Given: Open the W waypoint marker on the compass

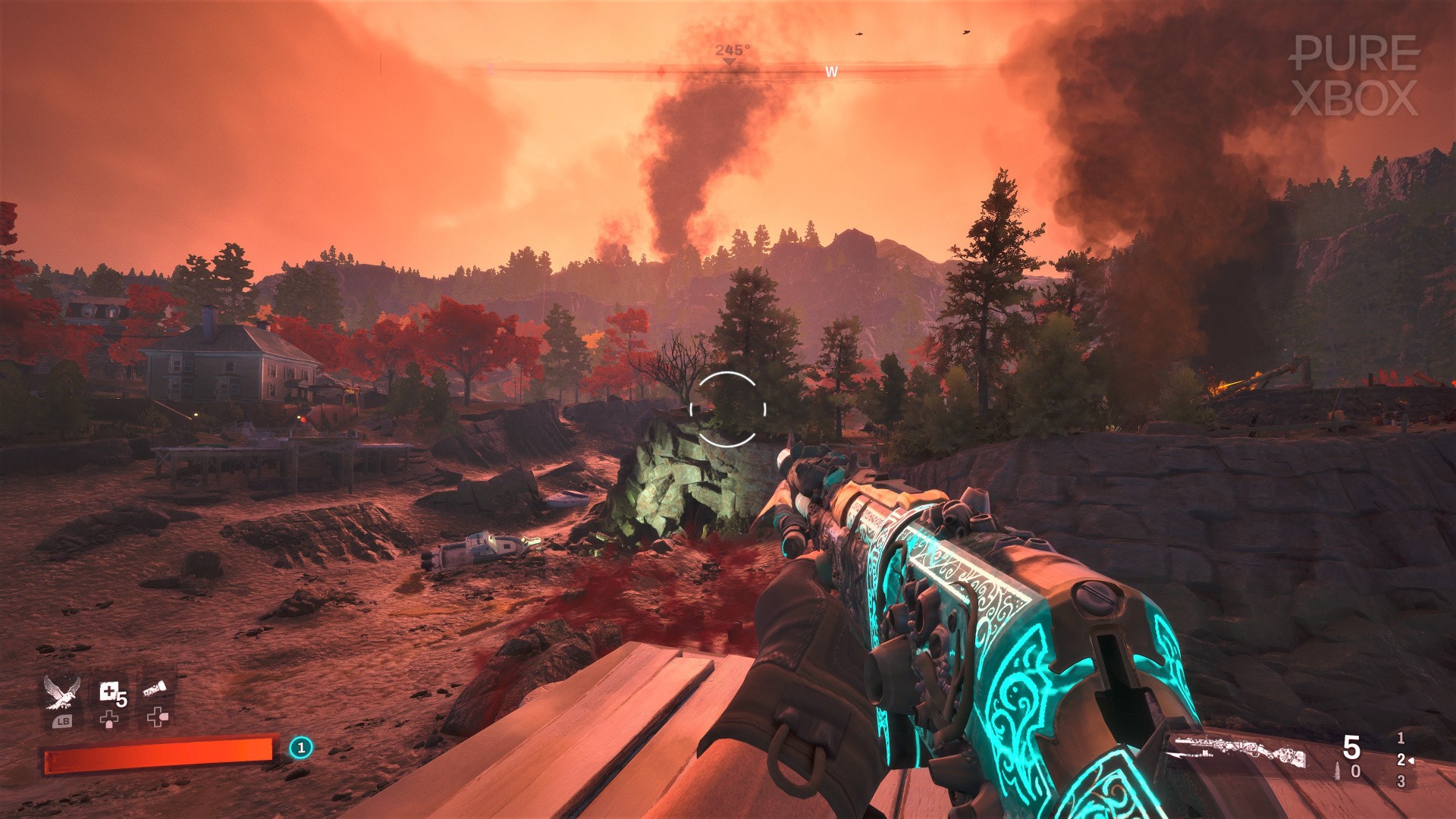Looking at the screenshot, I should [x=831, y=72].
